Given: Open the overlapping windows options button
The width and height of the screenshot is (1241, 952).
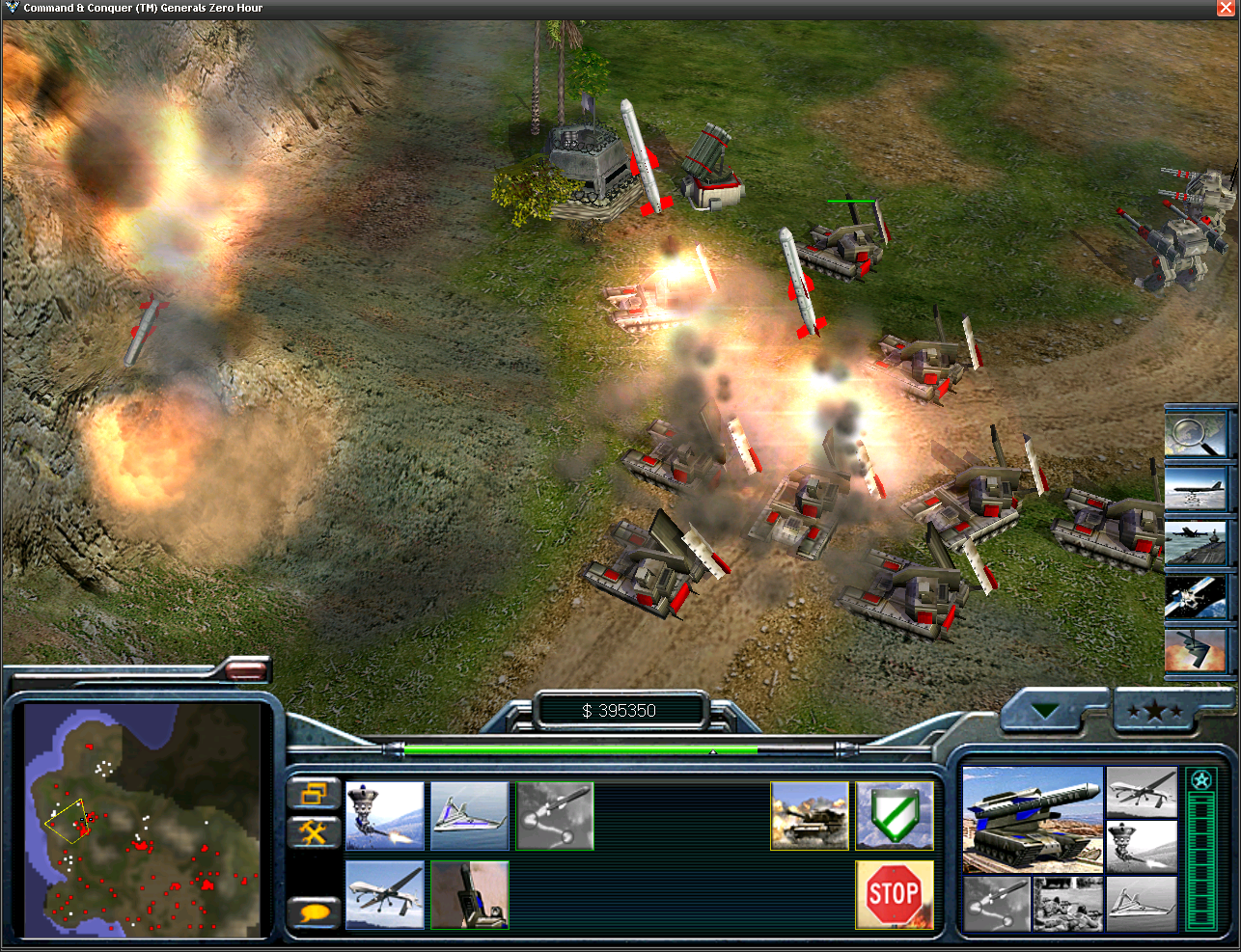Looking at the screenshot, I should pyautogui.click(x=314, y=794).
